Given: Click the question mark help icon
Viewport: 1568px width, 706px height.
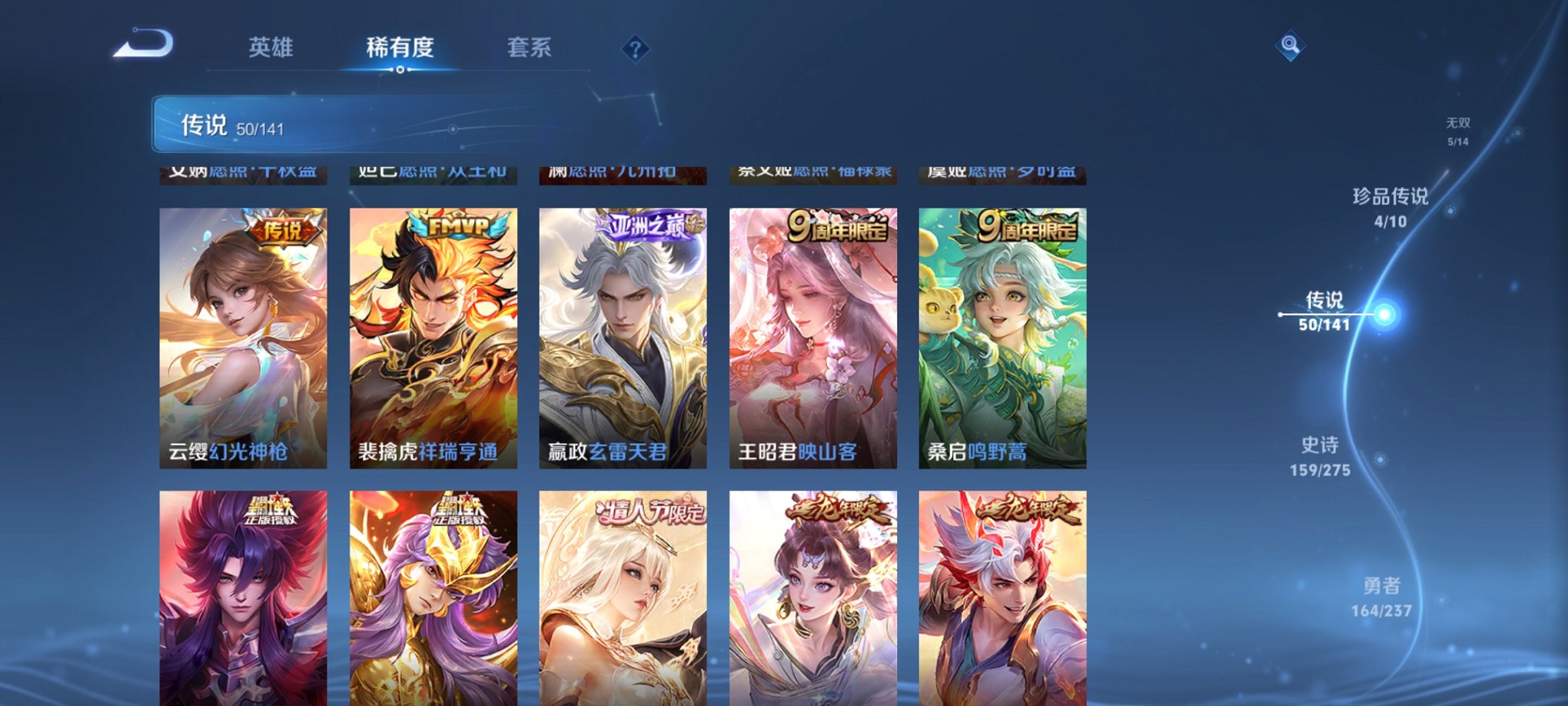Looking at the screenshot, I should (635, 50).
